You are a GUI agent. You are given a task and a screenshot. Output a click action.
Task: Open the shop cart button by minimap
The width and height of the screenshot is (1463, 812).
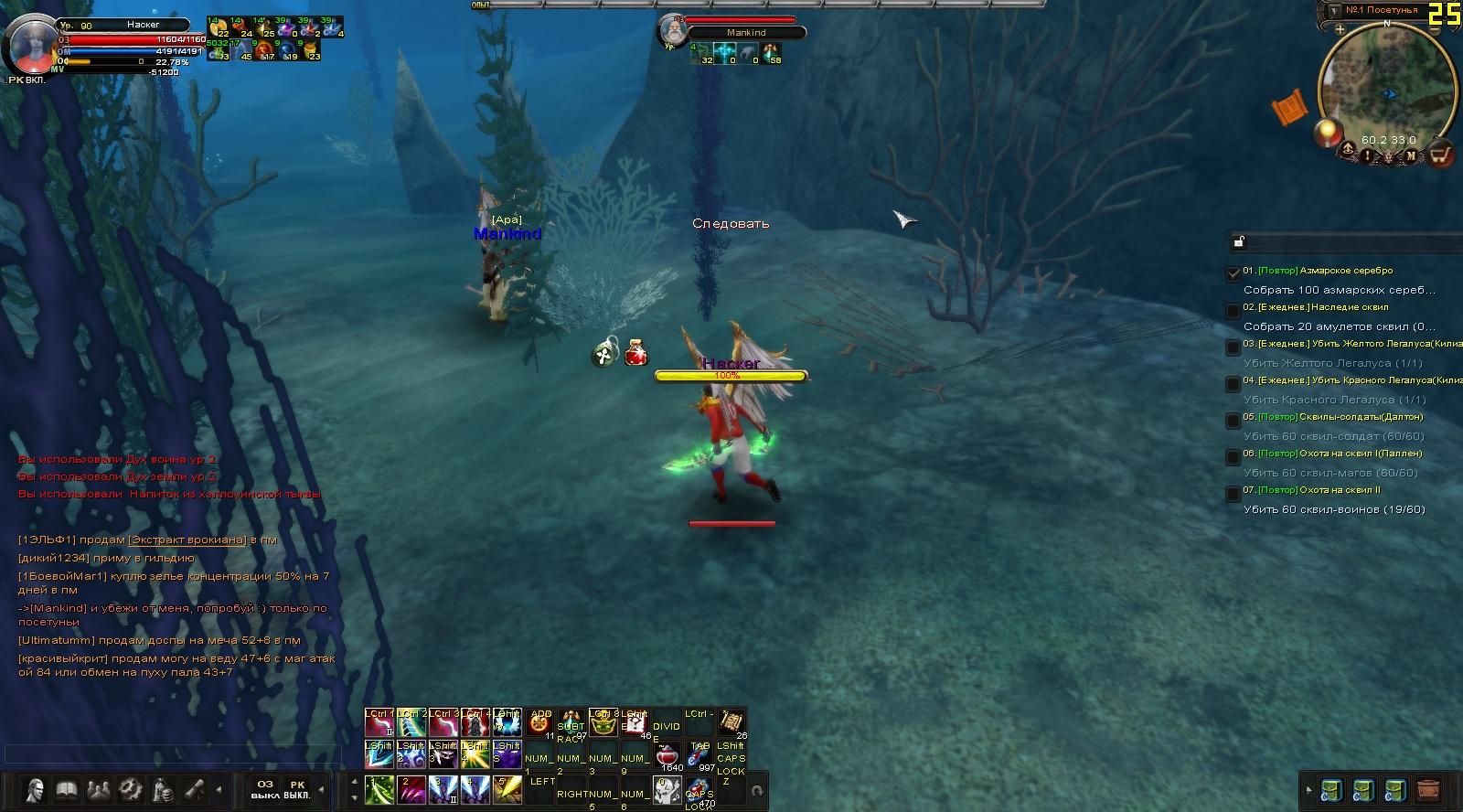tap(1440, 154)
